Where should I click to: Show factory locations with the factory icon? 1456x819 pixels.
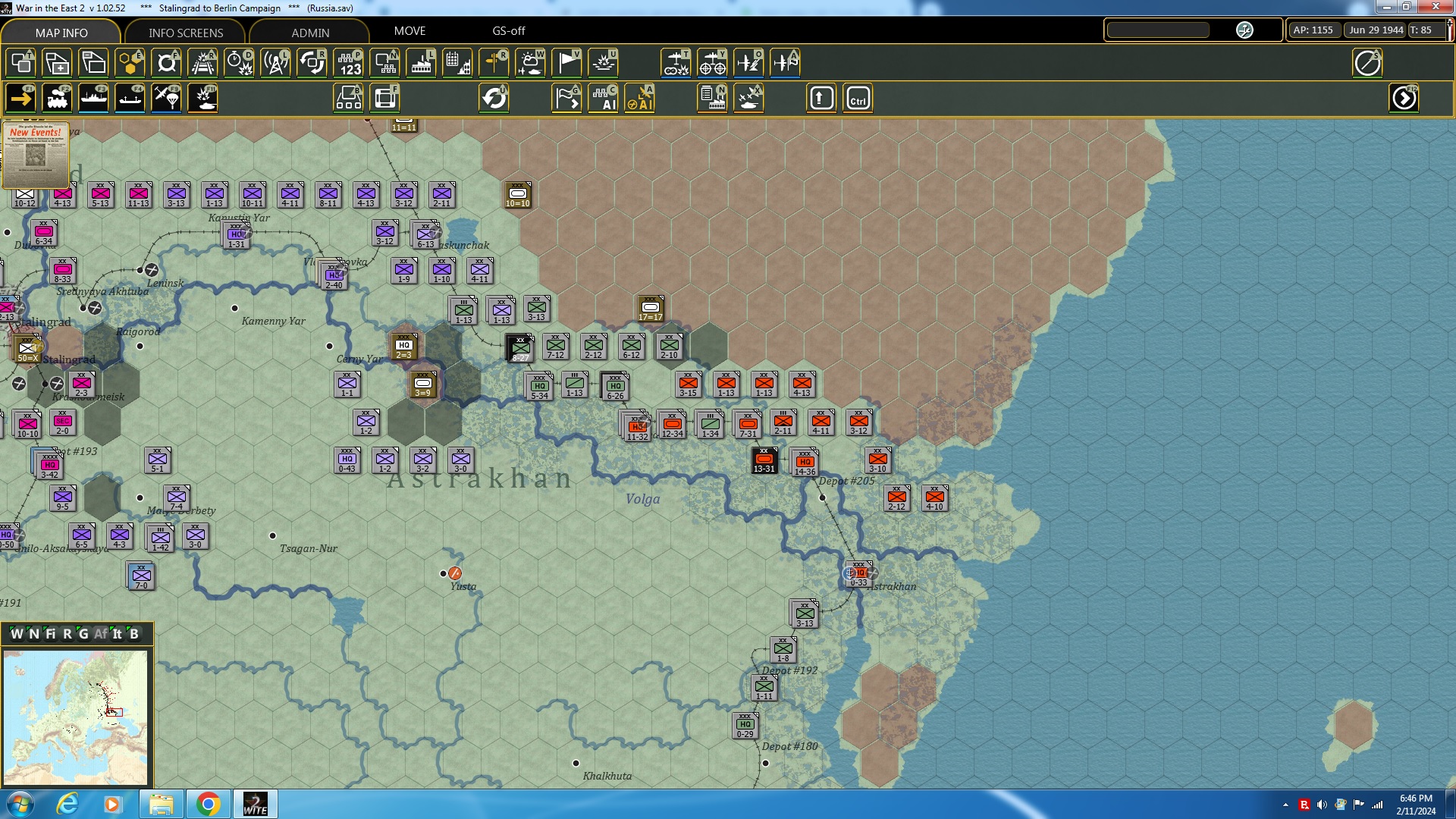coord(422,63)
